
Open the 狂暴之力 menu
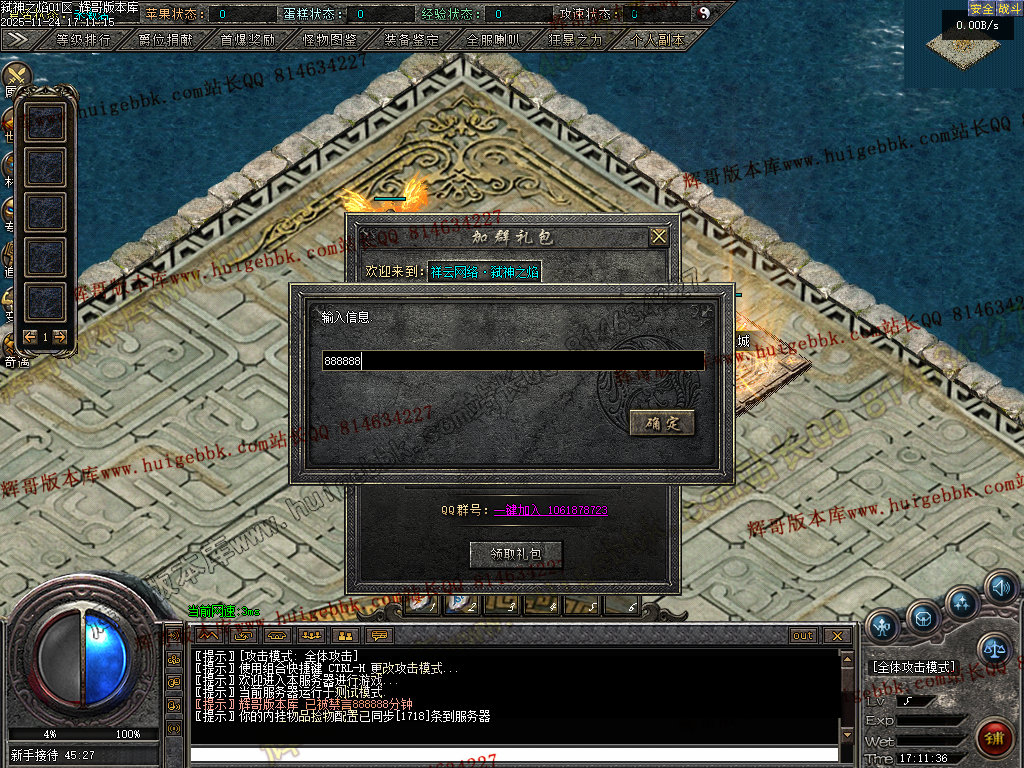(x=575, y=41)
